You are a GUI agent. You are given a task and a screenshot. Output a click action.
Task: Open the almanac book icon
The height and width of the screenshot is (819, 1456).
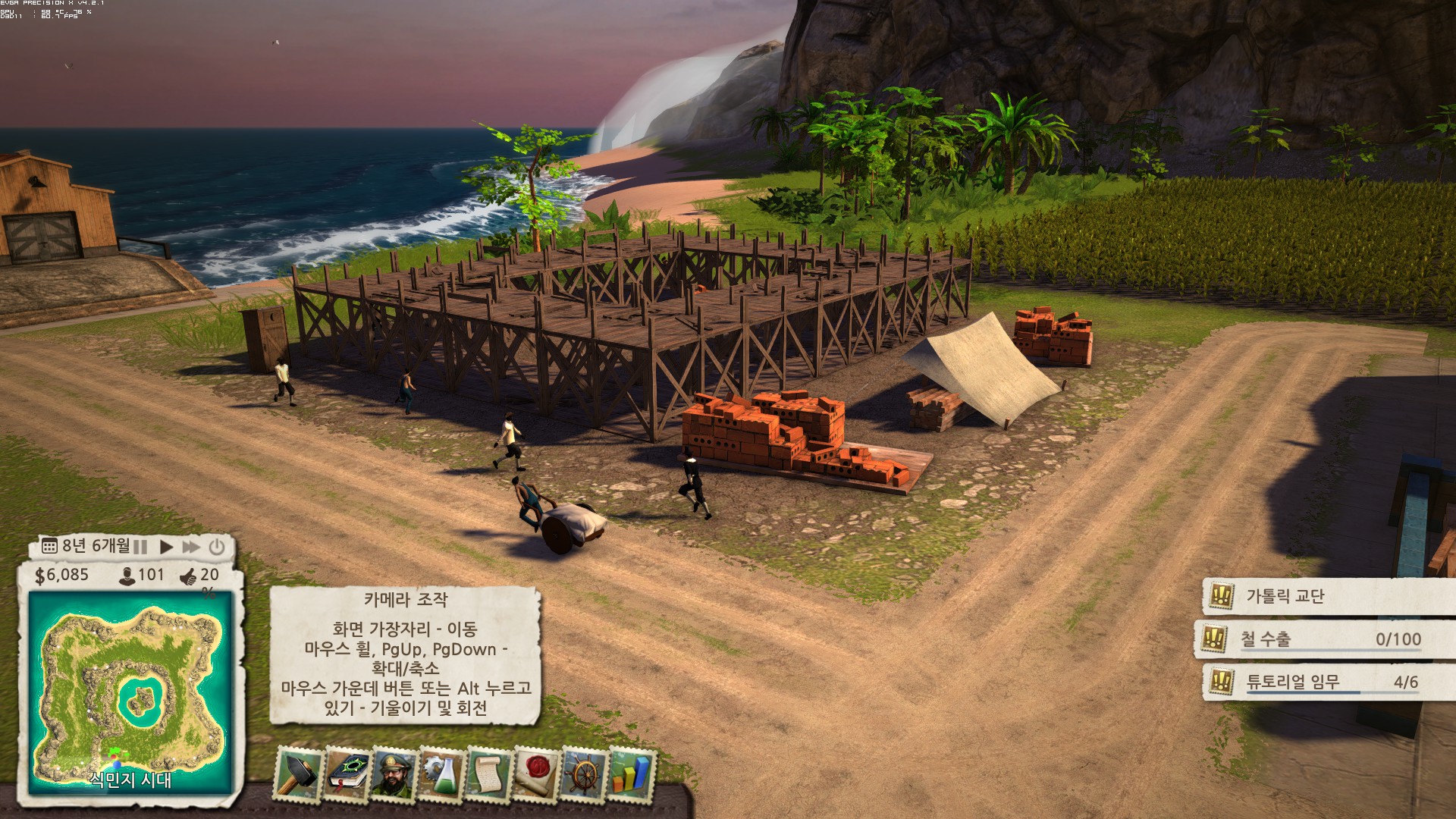click(346, 773)
